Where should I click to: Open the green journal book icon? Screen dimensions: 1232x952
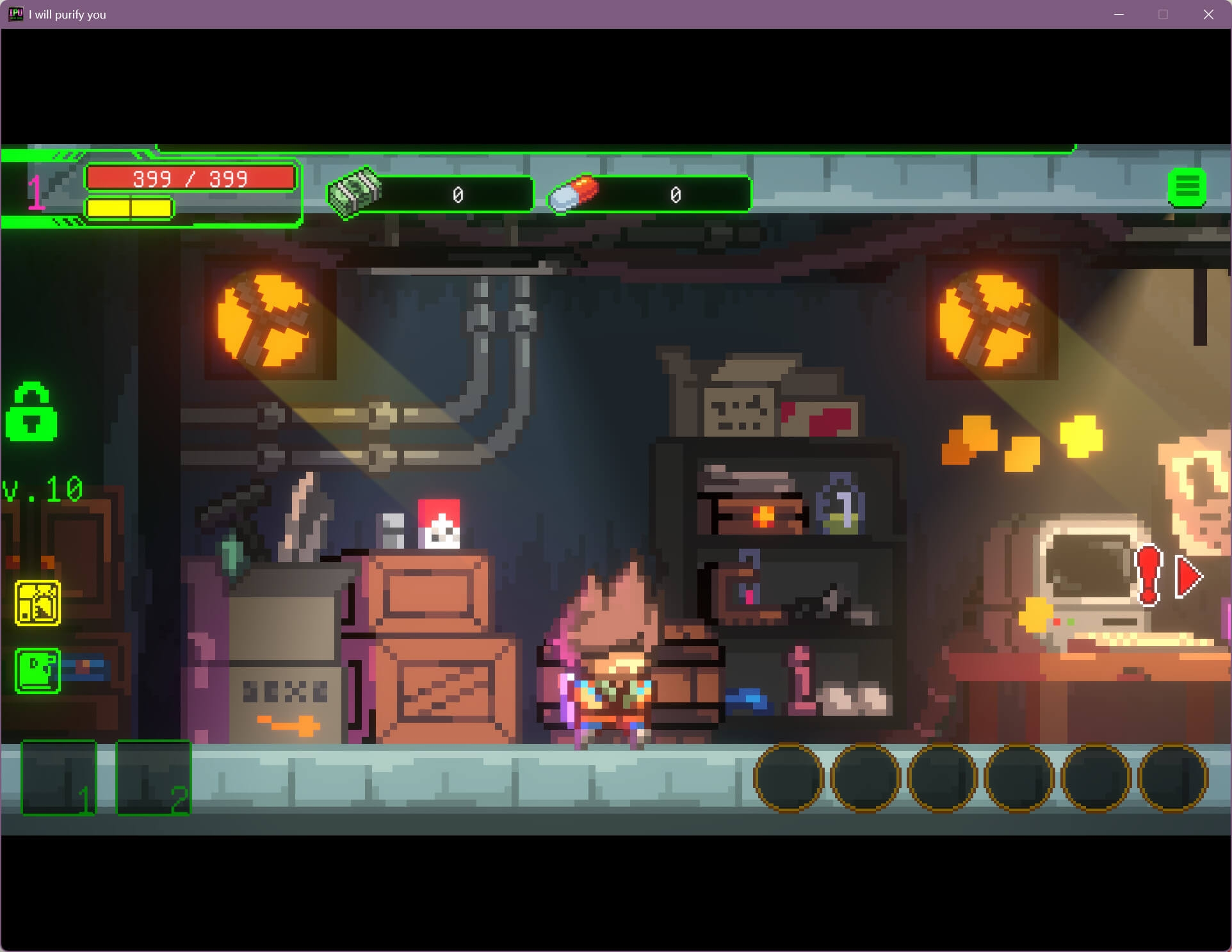38,670
